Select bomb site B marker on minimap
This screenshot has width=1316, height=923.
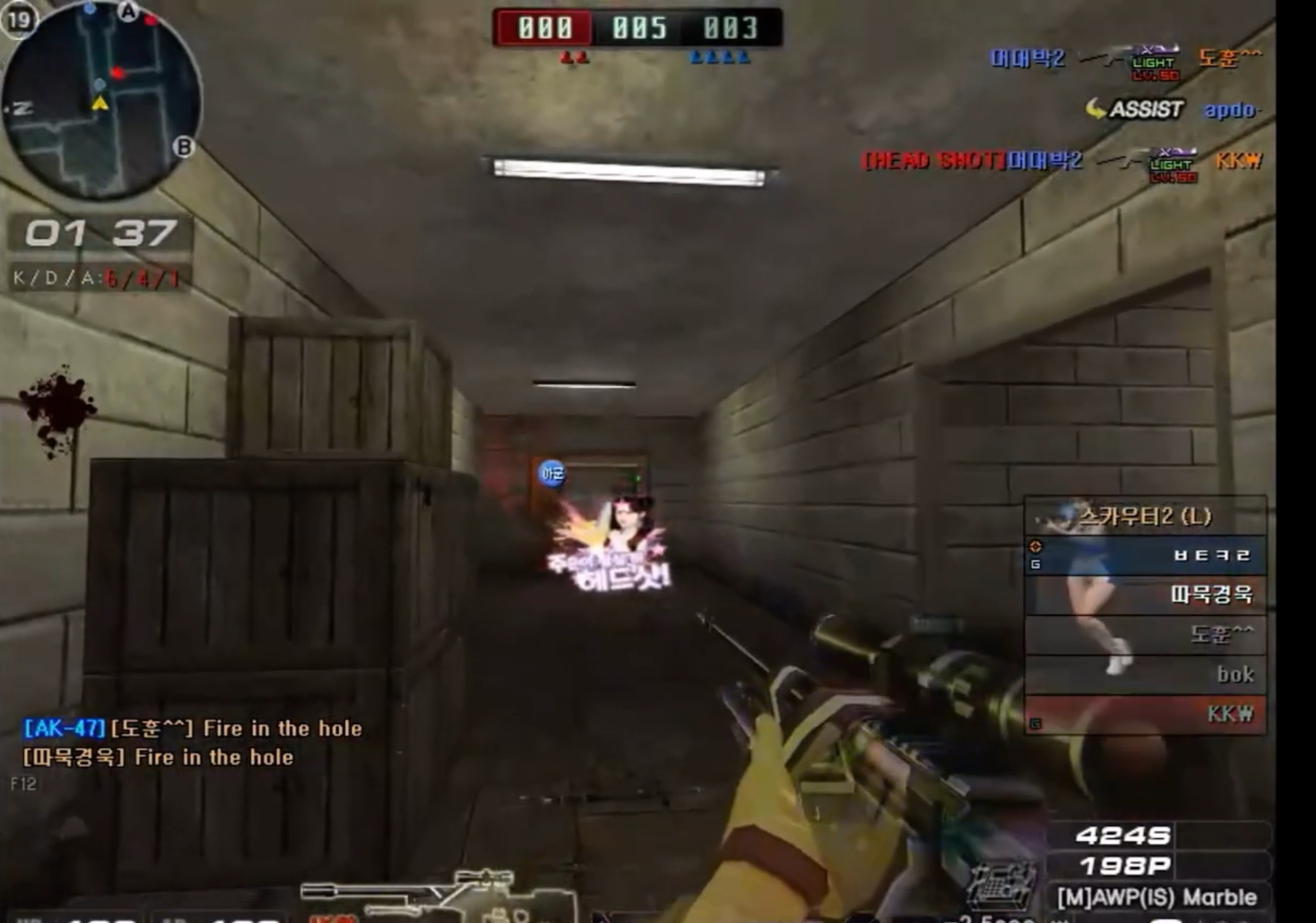(x=184, y=147)
